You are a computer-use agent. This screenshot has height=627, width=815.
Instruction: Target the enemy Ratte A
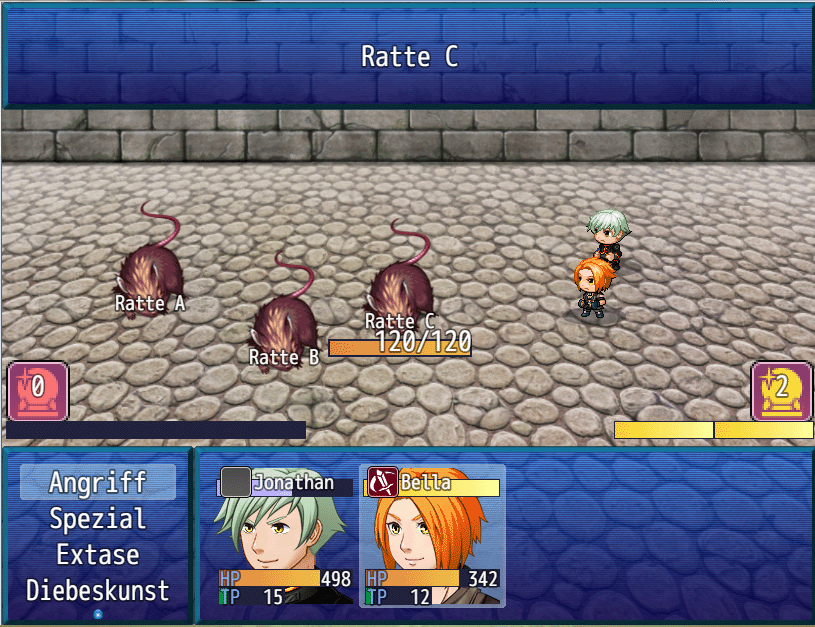click(150, 268)
